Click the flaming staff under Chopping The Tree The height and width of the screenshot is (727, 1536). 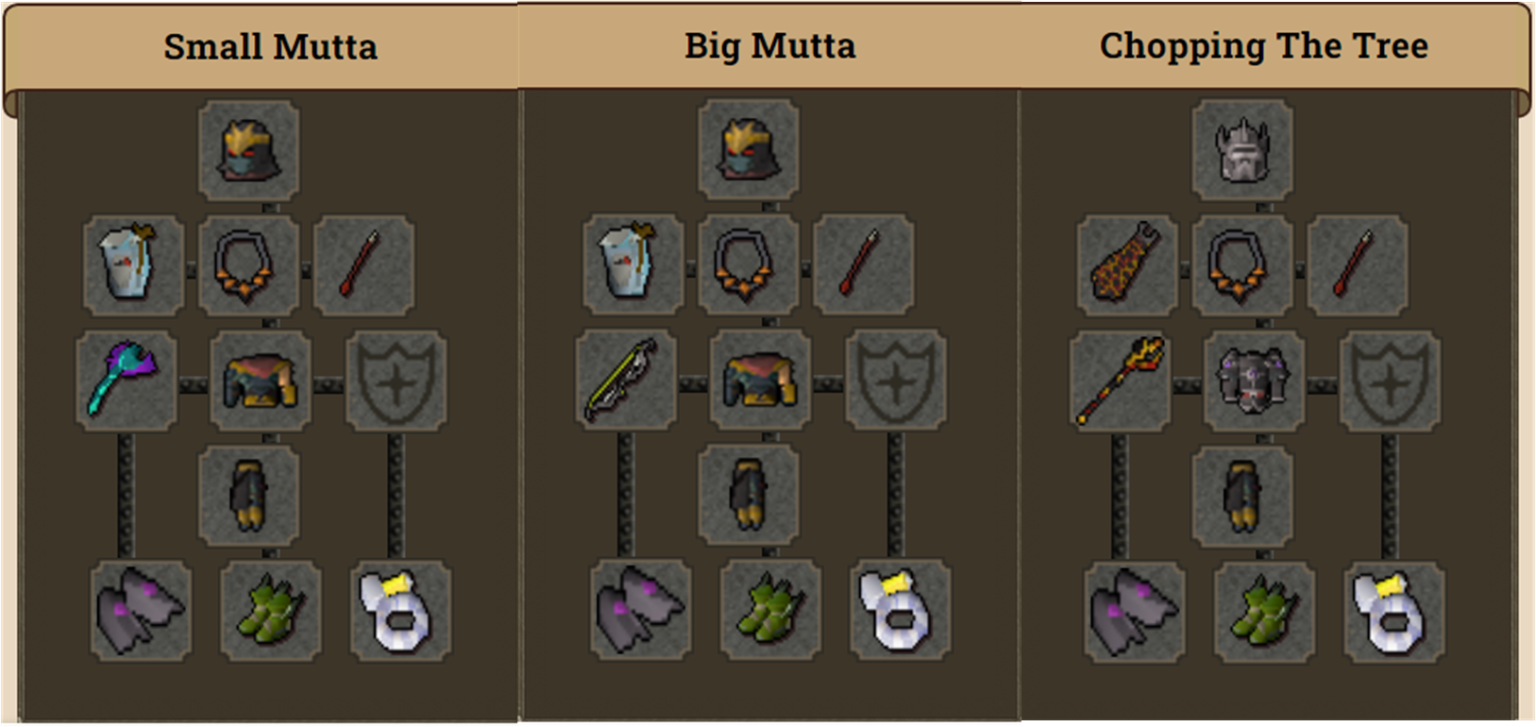point(1121,380)
